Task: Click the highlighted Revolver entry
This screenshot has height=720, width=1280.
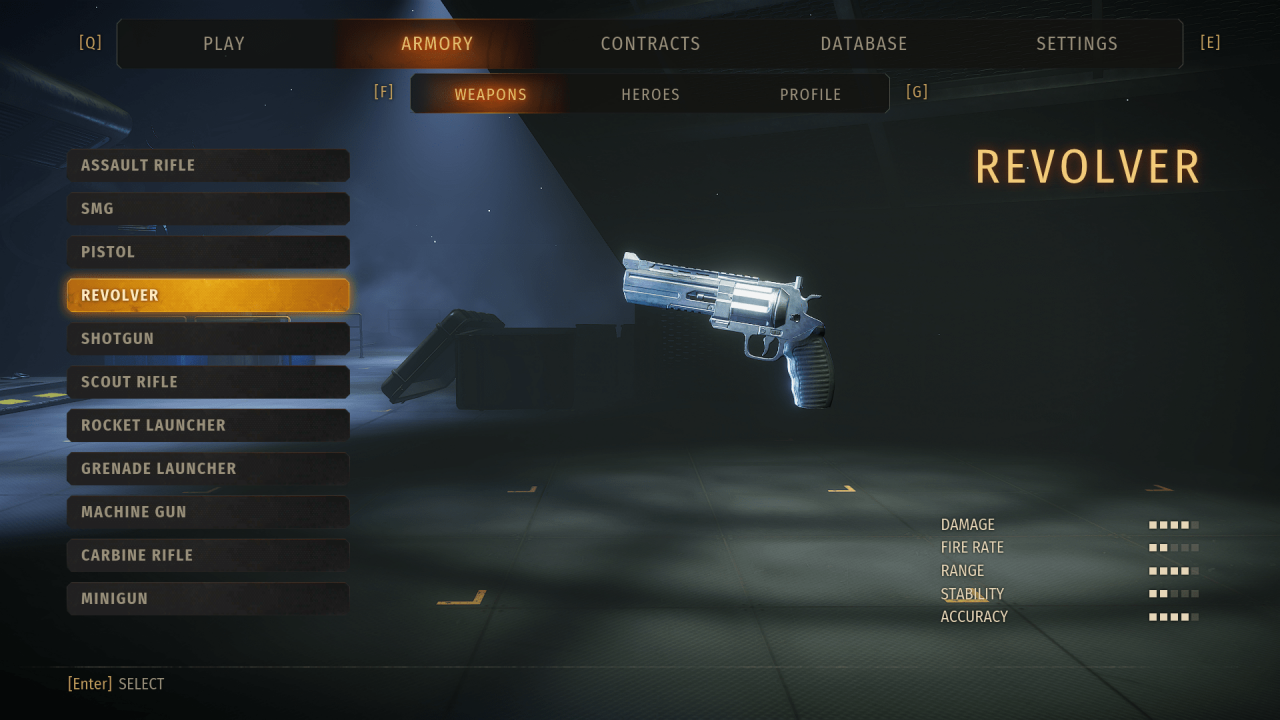Action: coord(208,295)
